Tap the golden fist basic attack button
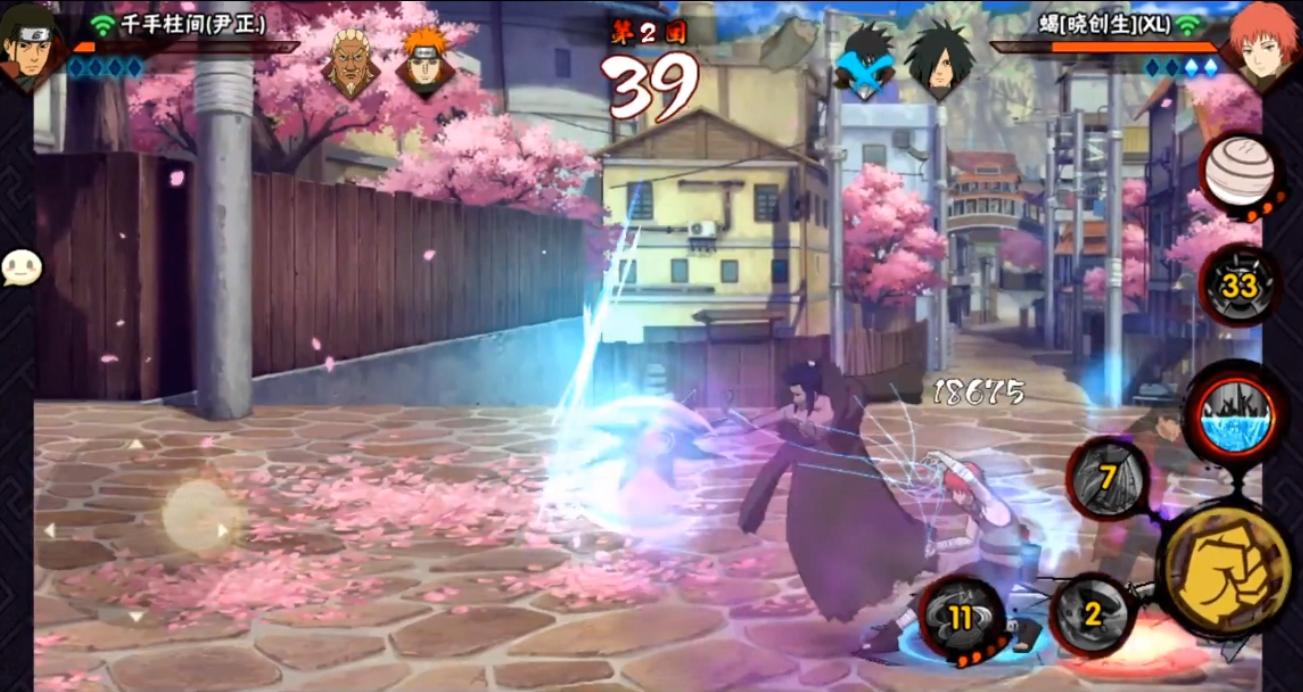Image resolution: width=1303 pixels, height=692 pixels. pyautogui.click(x=1226, y=569)
